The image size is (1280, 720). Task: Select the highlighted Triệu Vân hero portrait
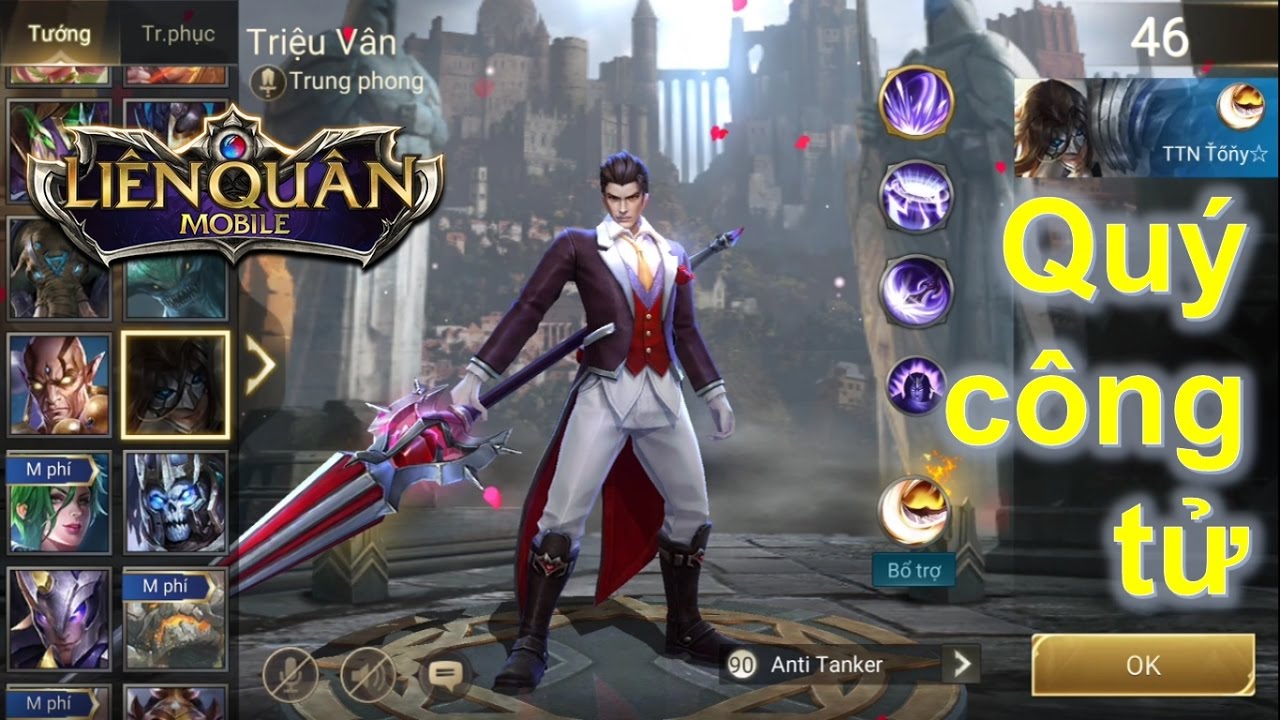[x=175, y=385]
